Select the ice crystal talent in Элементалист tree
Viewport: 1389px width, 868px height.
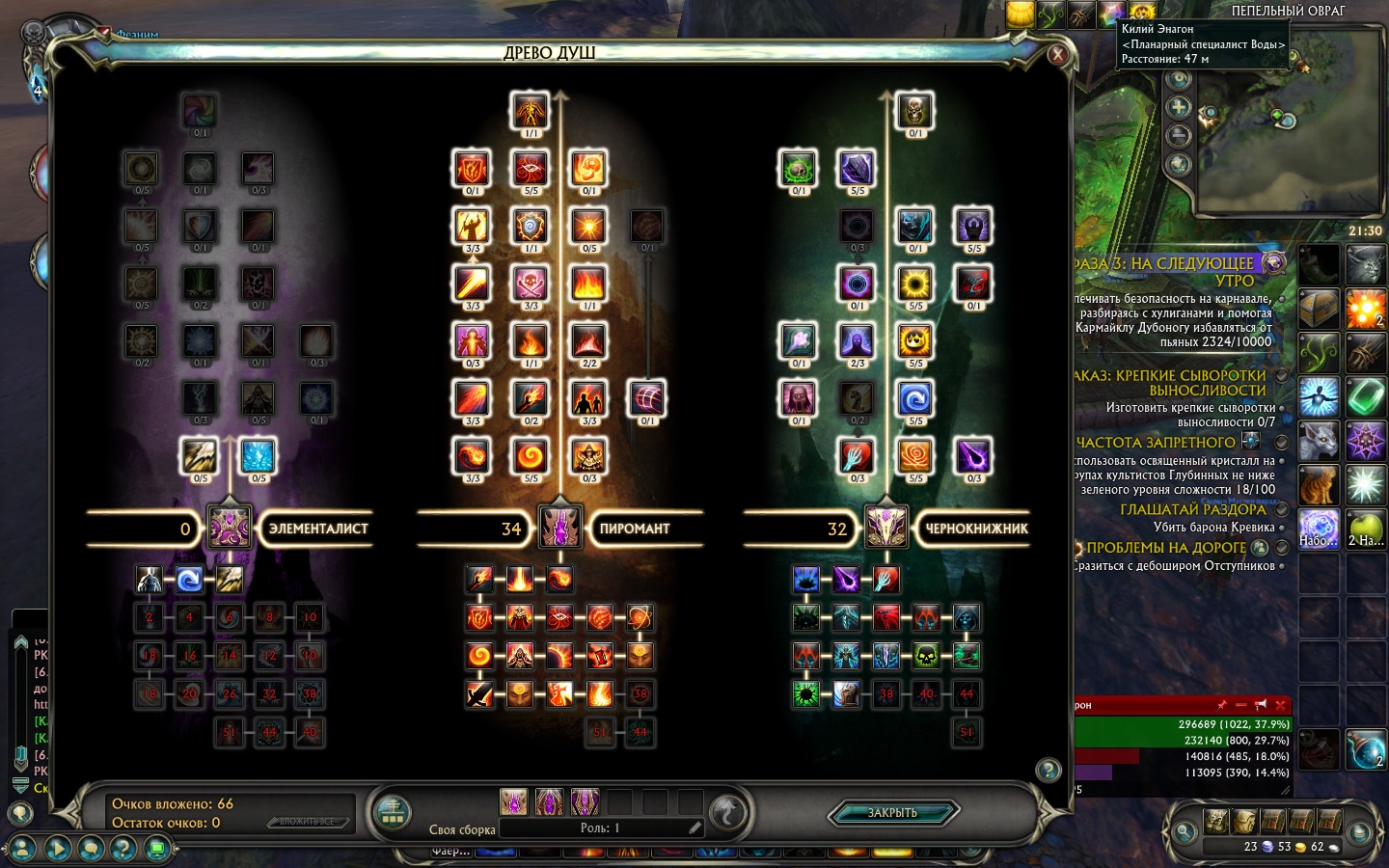[258, 455]
